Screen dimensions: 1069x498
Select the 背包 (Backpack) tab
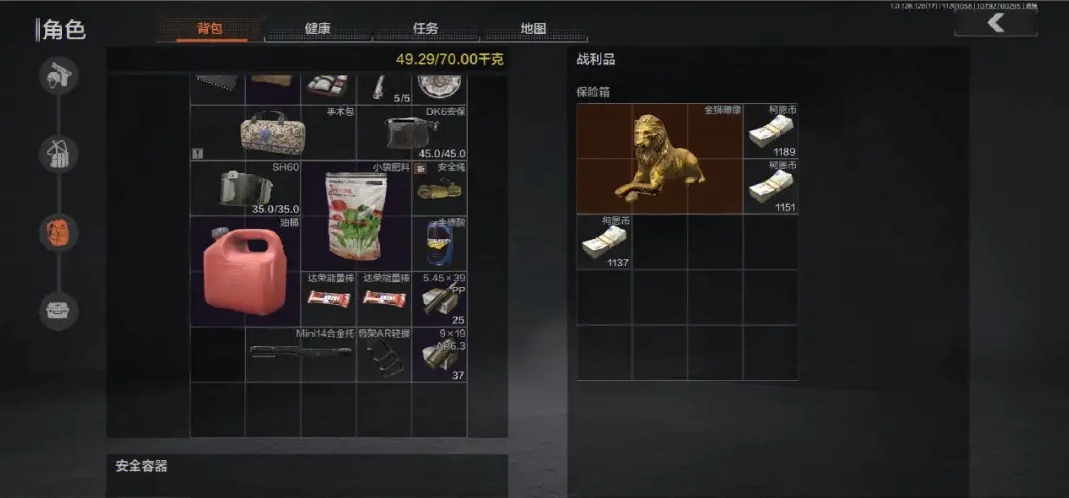click(210, 29)
